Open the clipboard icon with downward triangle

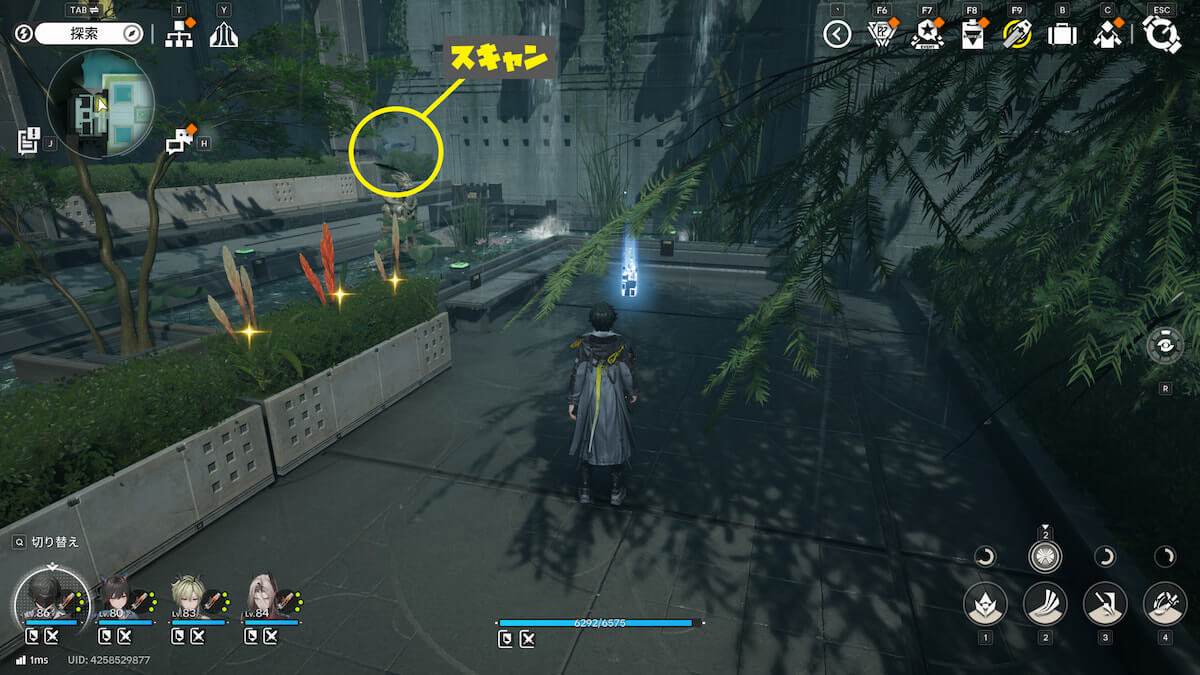(x=972, y=35)
